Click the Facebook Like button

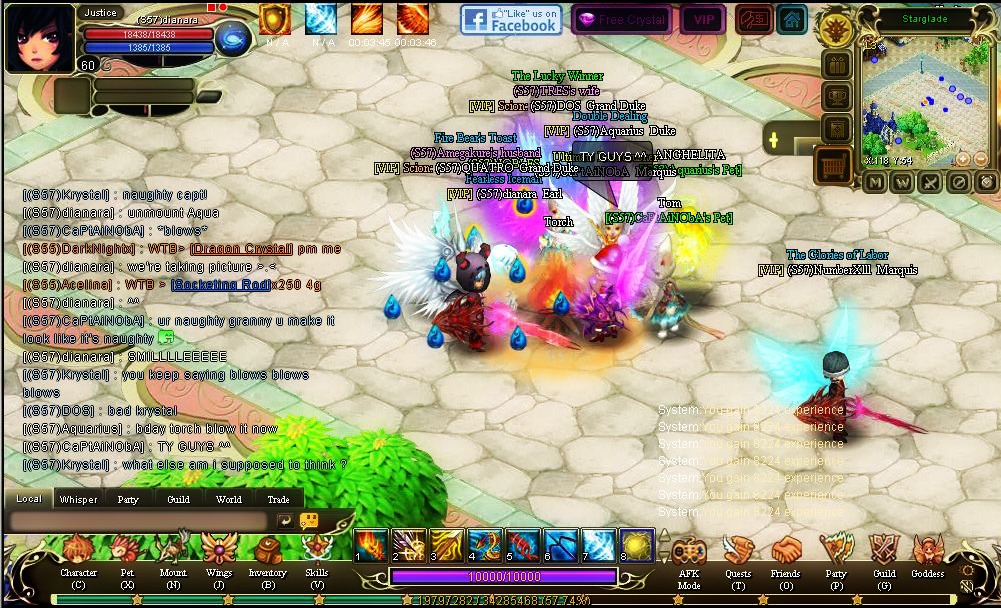click(511, 20)
